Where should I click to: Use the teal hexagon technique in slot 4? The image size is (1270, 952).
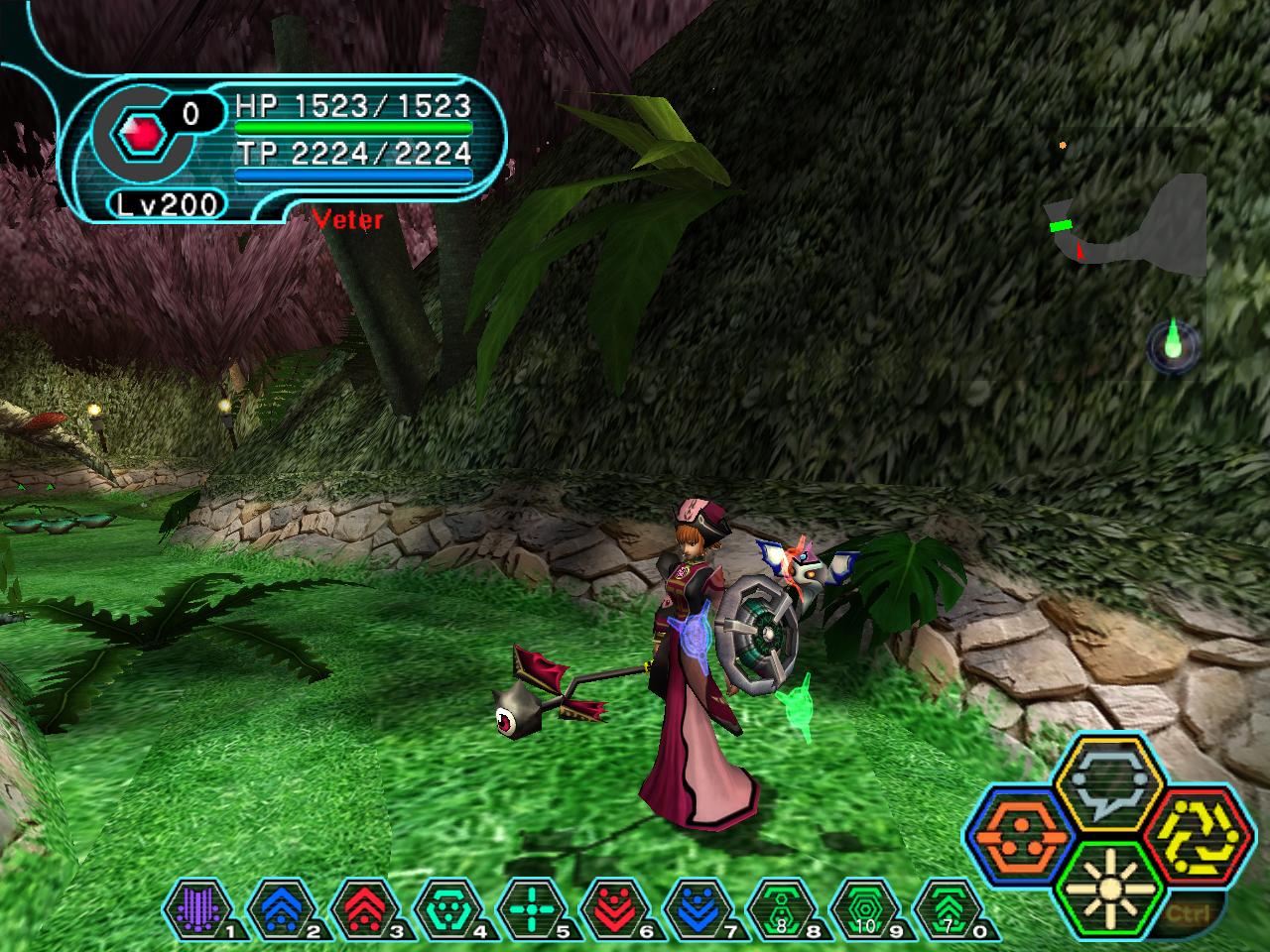coord(440,907)
